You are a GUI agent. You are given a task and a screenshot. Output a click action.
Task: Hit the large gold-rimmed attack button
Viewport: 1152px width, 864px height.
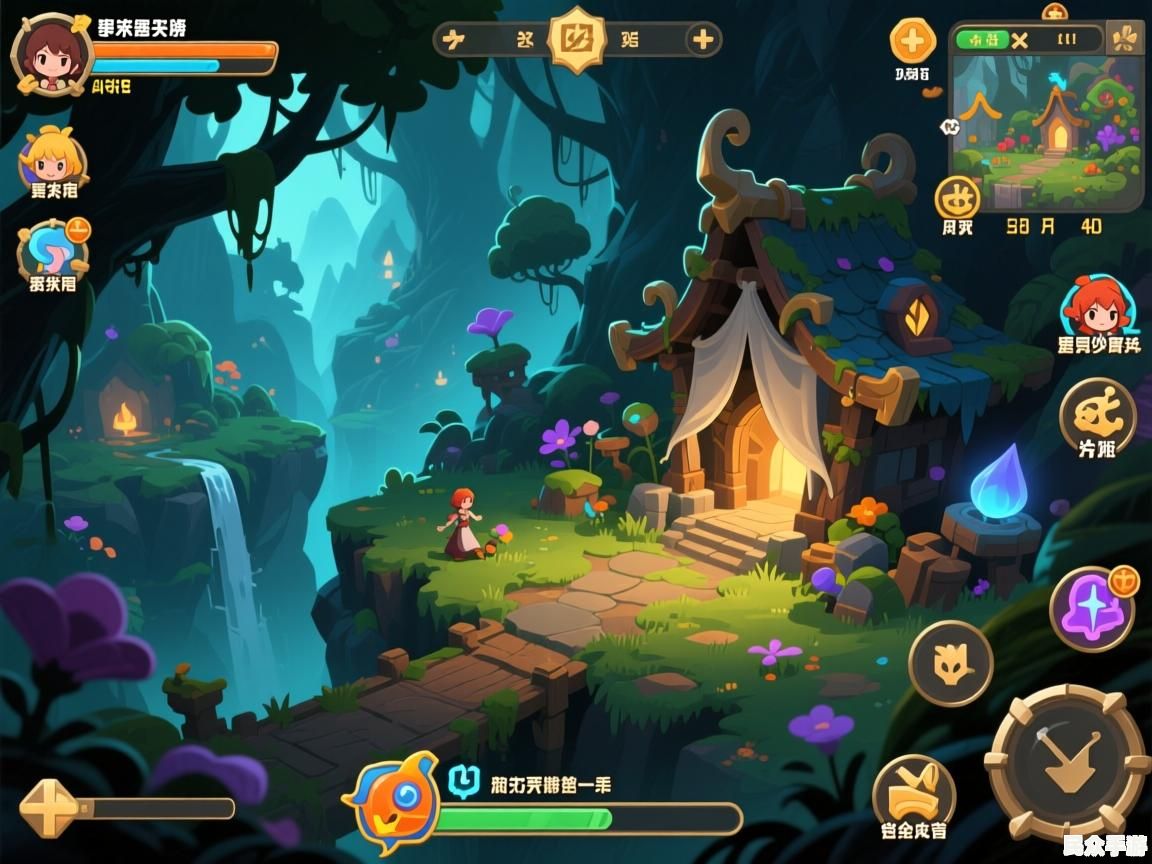pos(1066,763)
